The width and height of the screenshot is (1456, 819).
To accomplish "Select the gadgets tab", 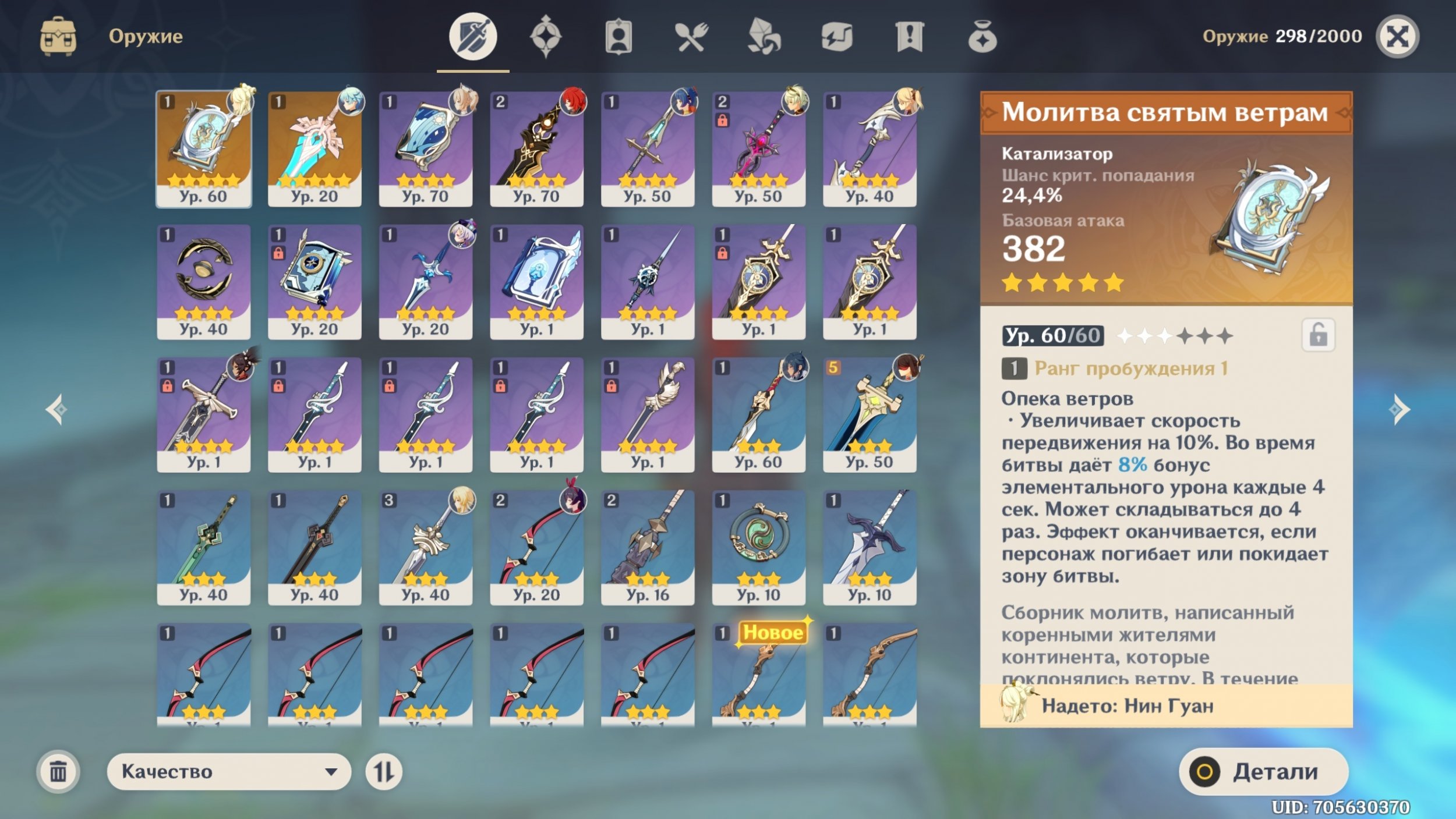I will (x=836, y=37).
